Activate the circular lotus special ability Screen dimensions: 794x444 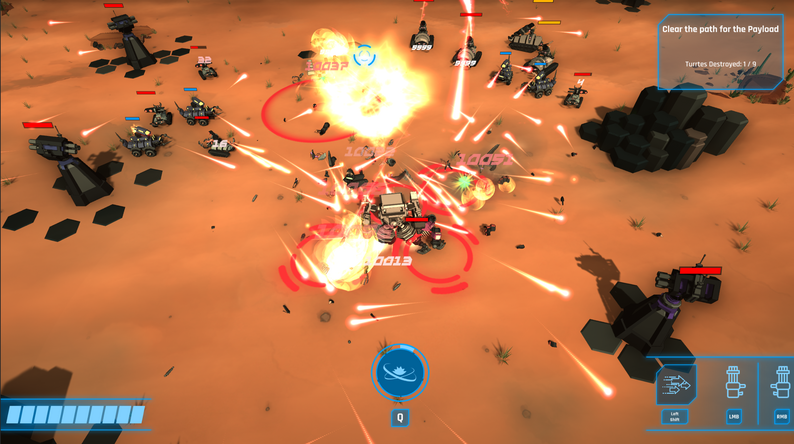(x=400, y=372)
